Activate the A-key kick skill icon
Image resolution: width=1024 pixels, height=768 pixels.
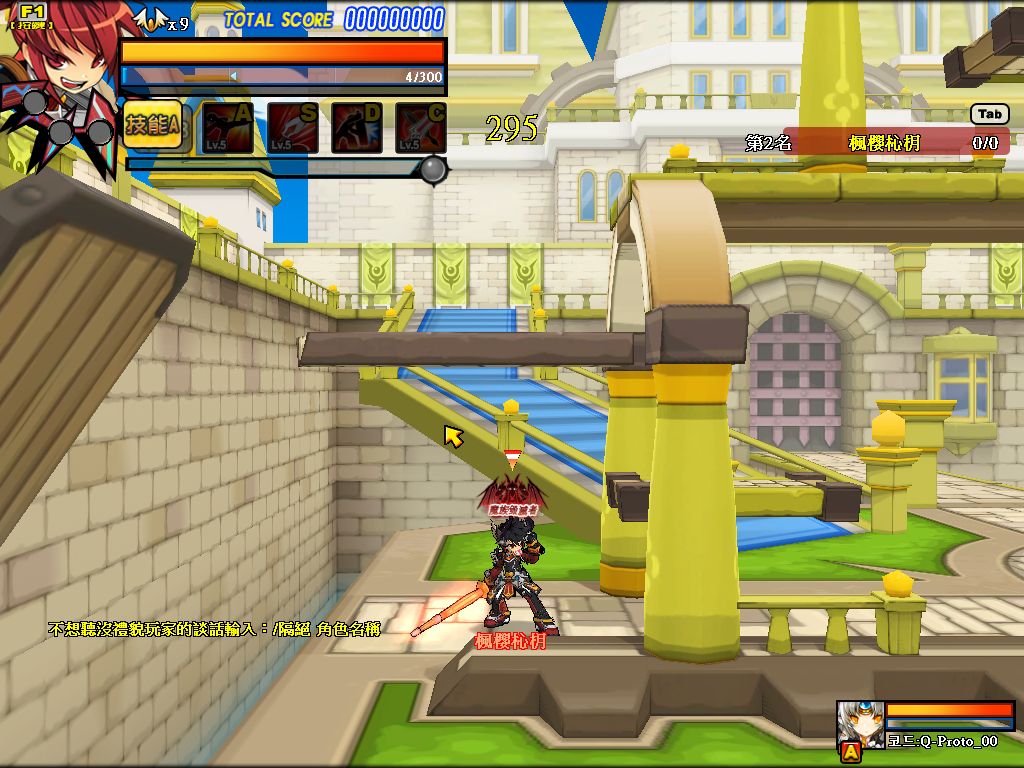click(228, 127)
